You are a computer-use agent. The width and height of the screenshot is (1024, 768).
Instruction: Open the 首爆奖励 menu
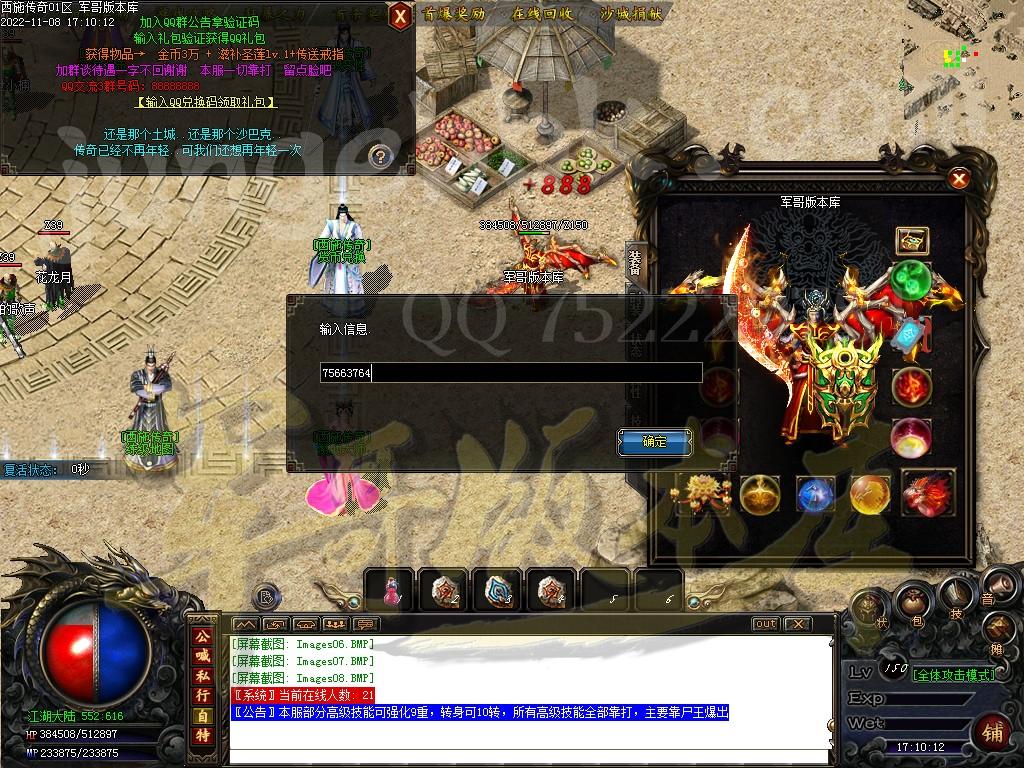(x=453, y=14)
